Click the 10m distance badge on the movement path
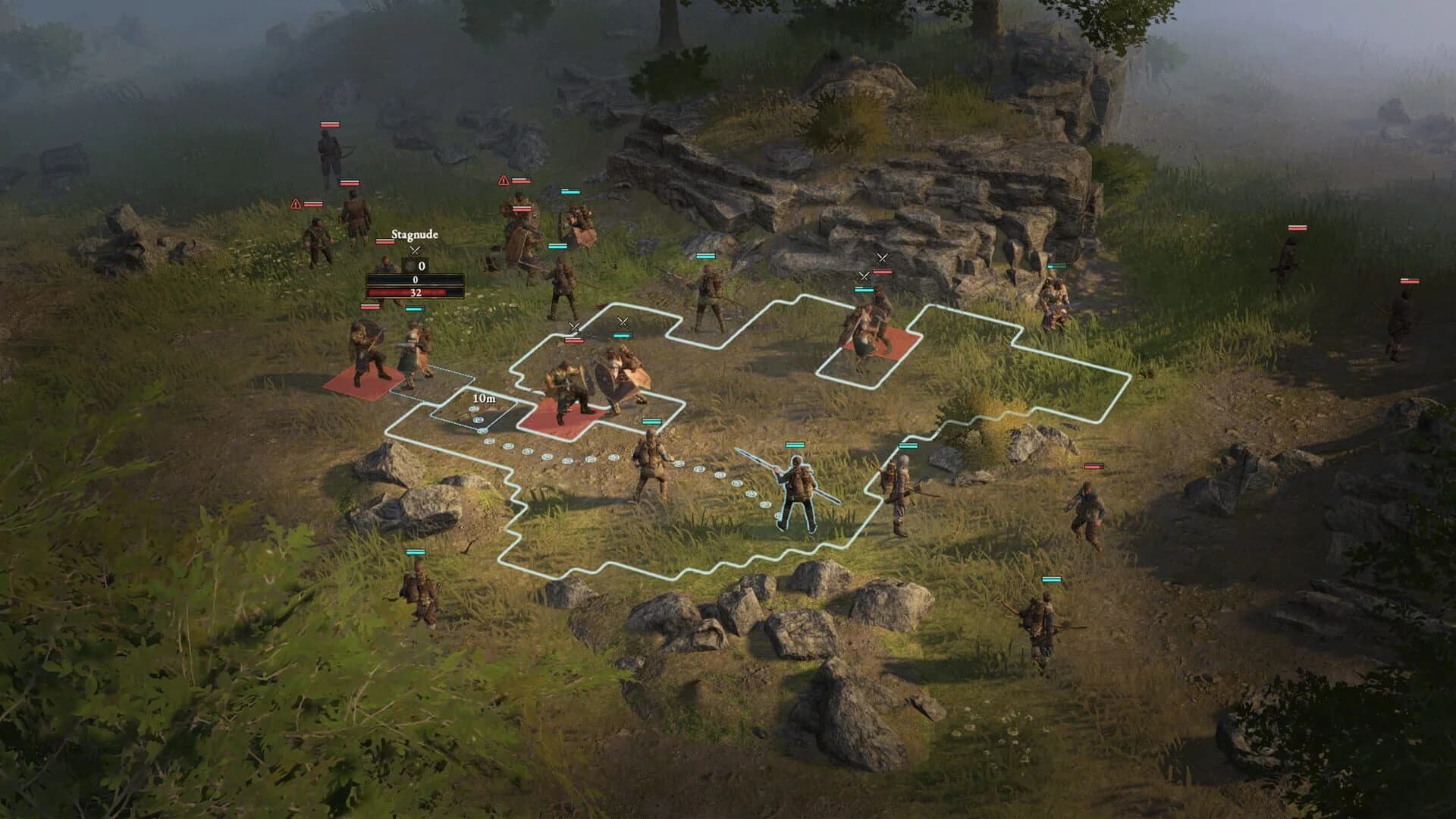The width and height of the screenshot is (1456, 819). (483, 397)
